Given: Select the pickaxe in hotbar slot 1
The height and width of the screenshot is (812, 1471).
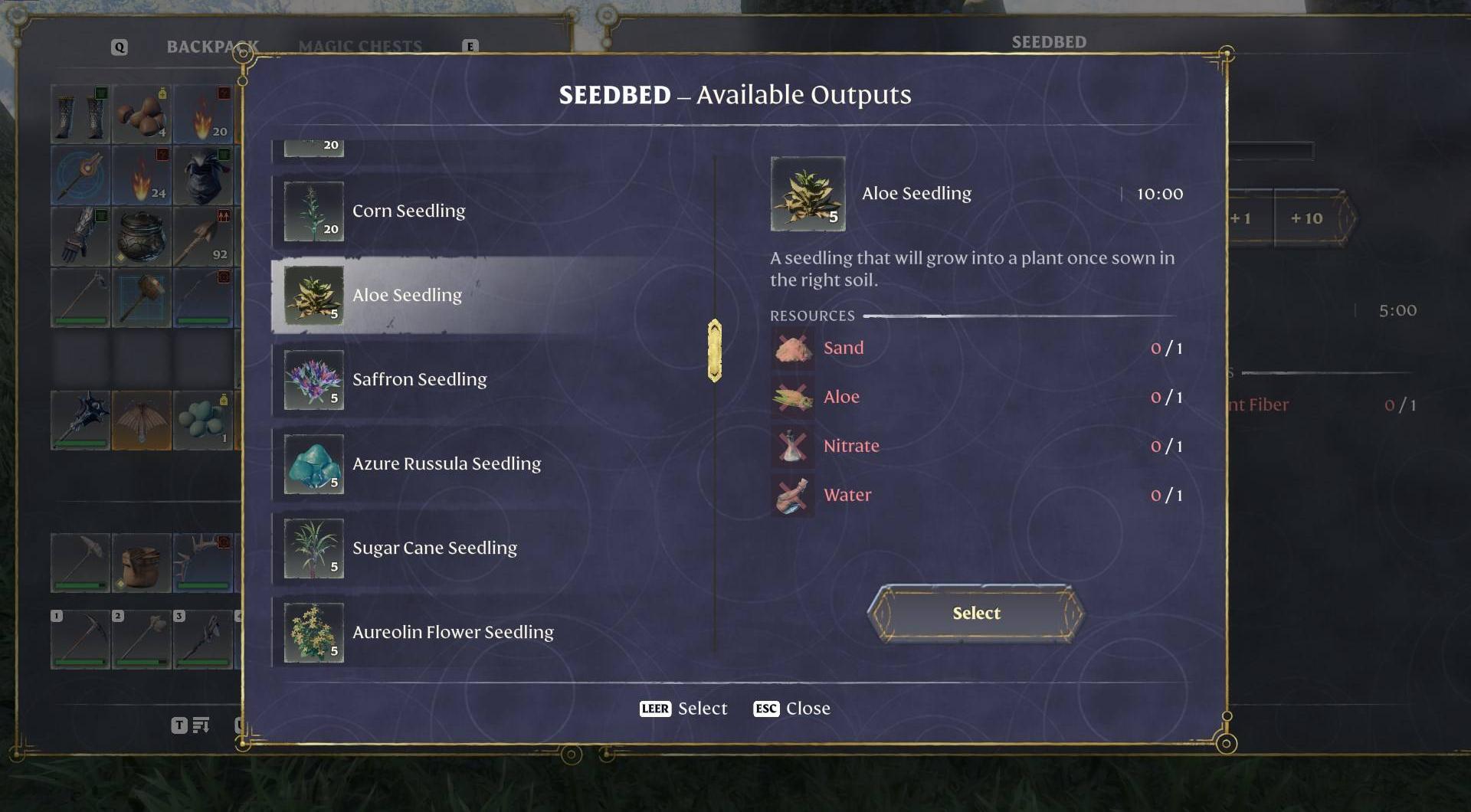Looking at the screenshot, I should pos(80,640).
